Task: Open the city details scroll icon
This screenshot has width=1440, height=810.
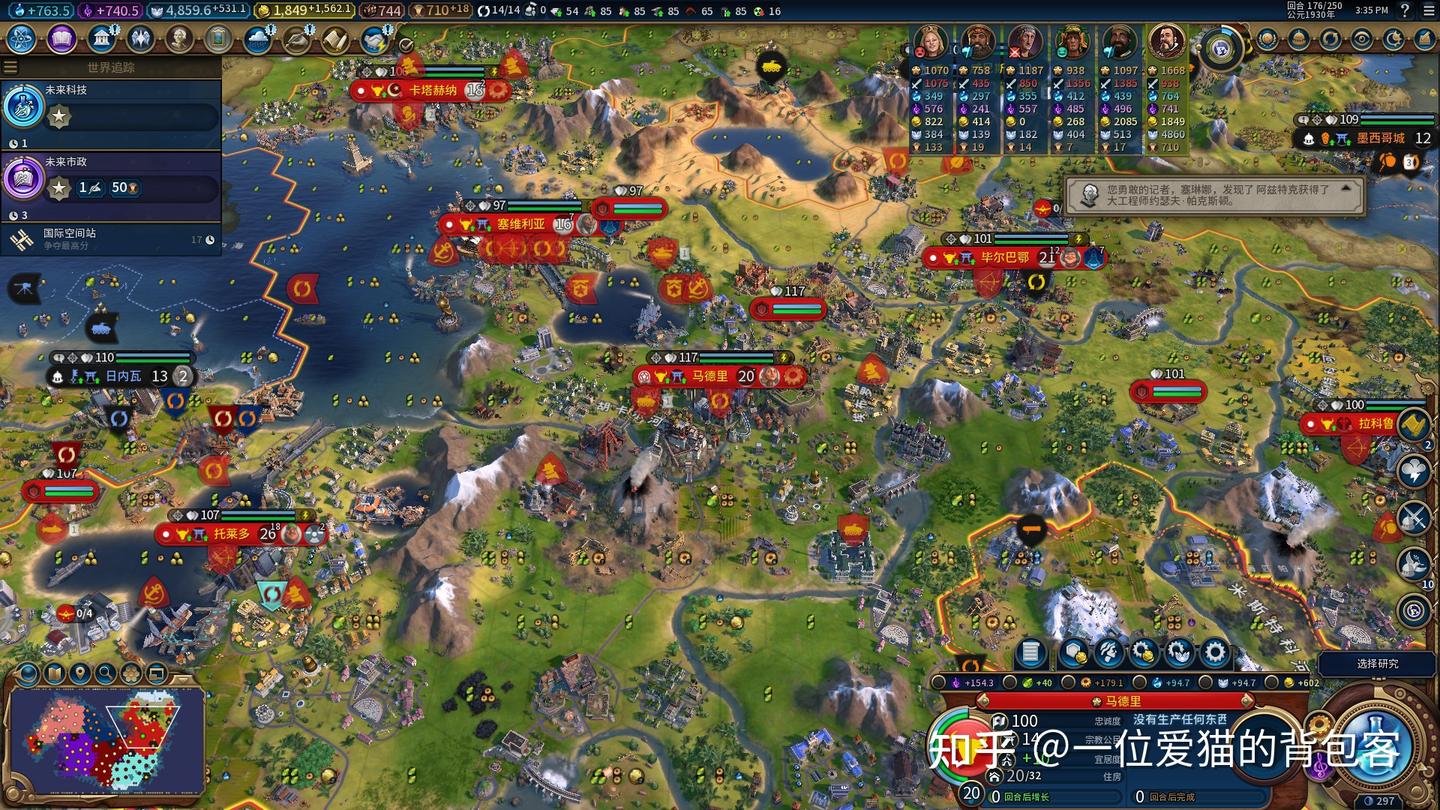Action: point(1030,654)
